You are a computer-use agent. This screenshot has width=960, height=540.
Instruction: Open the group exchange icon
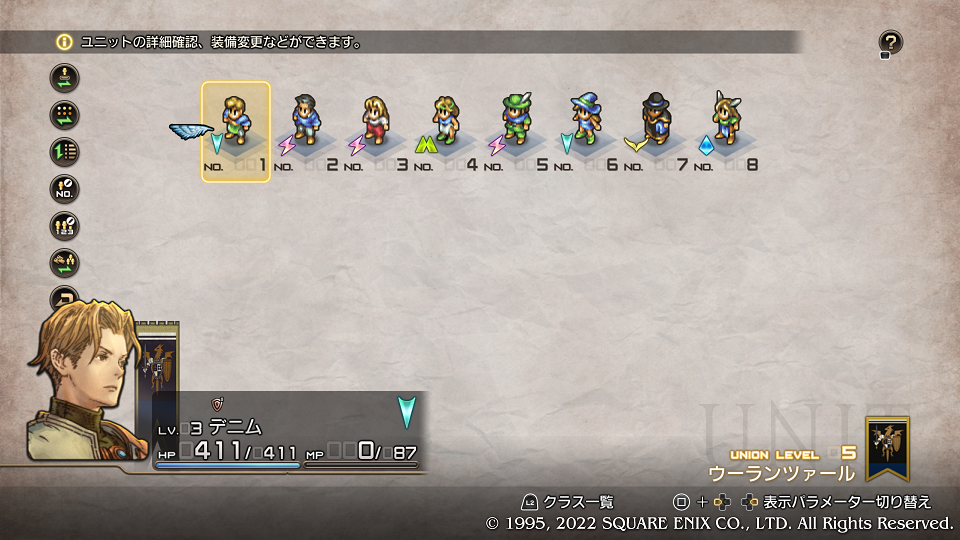(x=64, y=263)
